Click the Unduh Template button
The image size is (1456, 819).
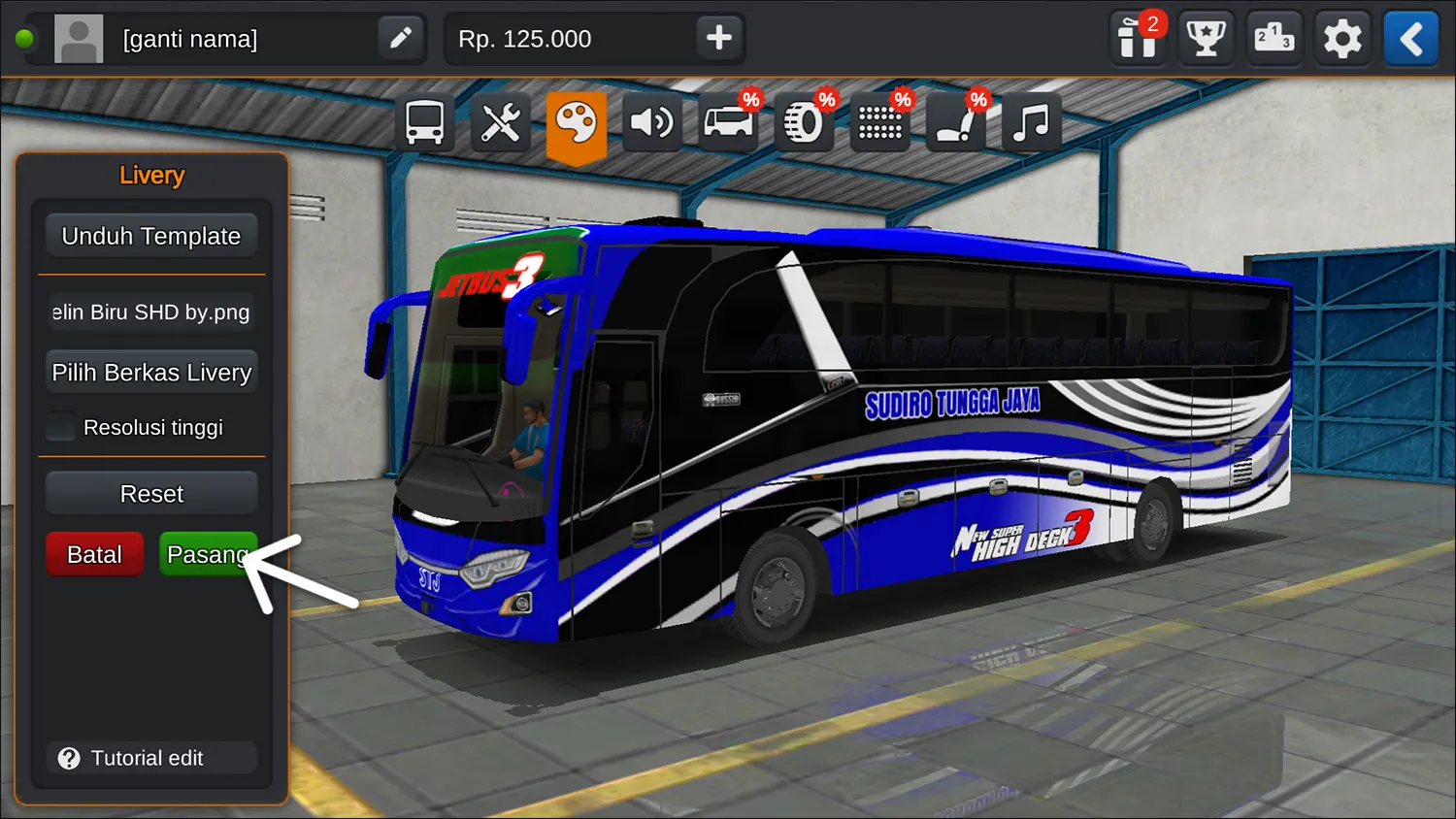point(150,236)
